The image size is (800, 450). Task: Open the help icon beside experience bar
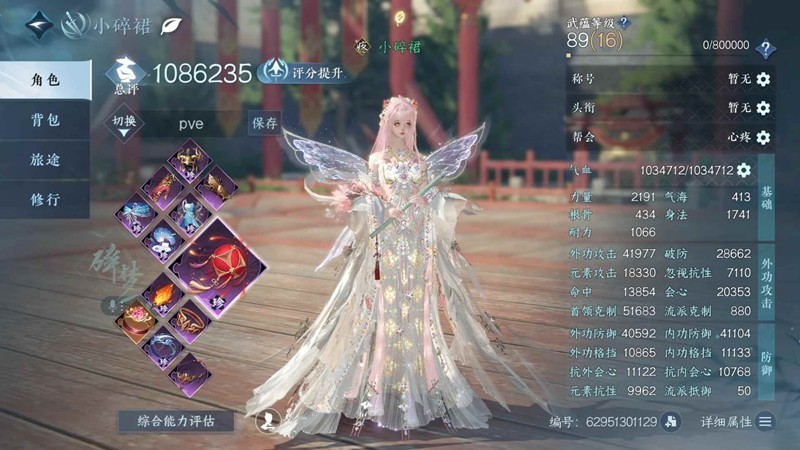pos(766,48)
